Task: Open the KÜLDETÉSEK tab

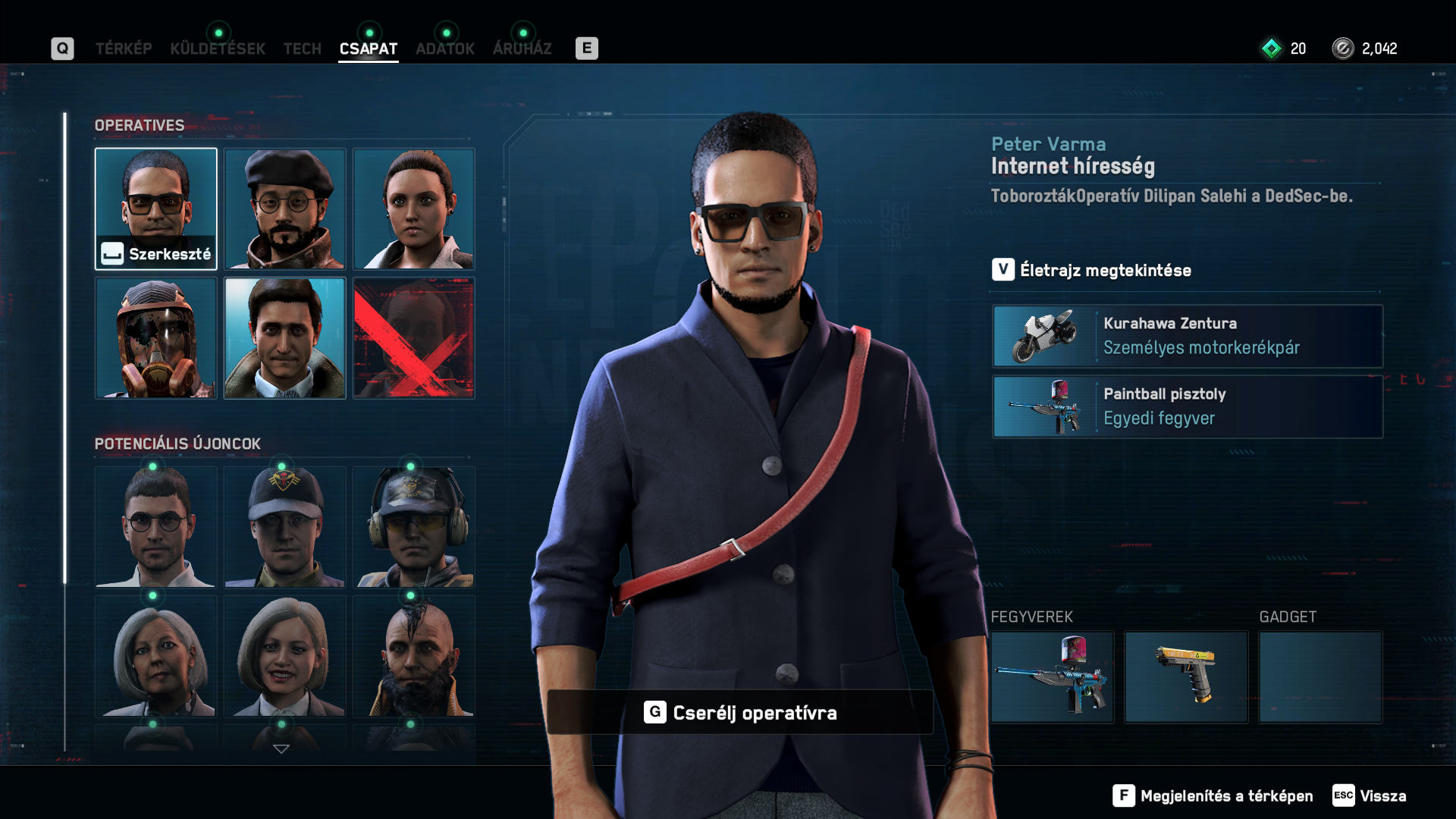Action: [x=218, y=49]
